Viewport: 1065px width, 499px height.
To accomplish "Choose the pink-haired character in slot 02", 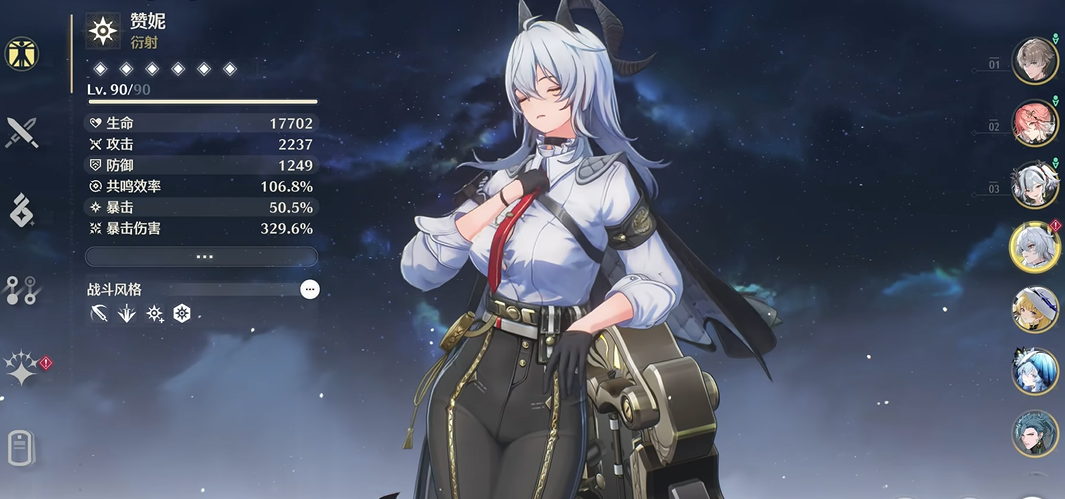I will (x=1034, y=123).
